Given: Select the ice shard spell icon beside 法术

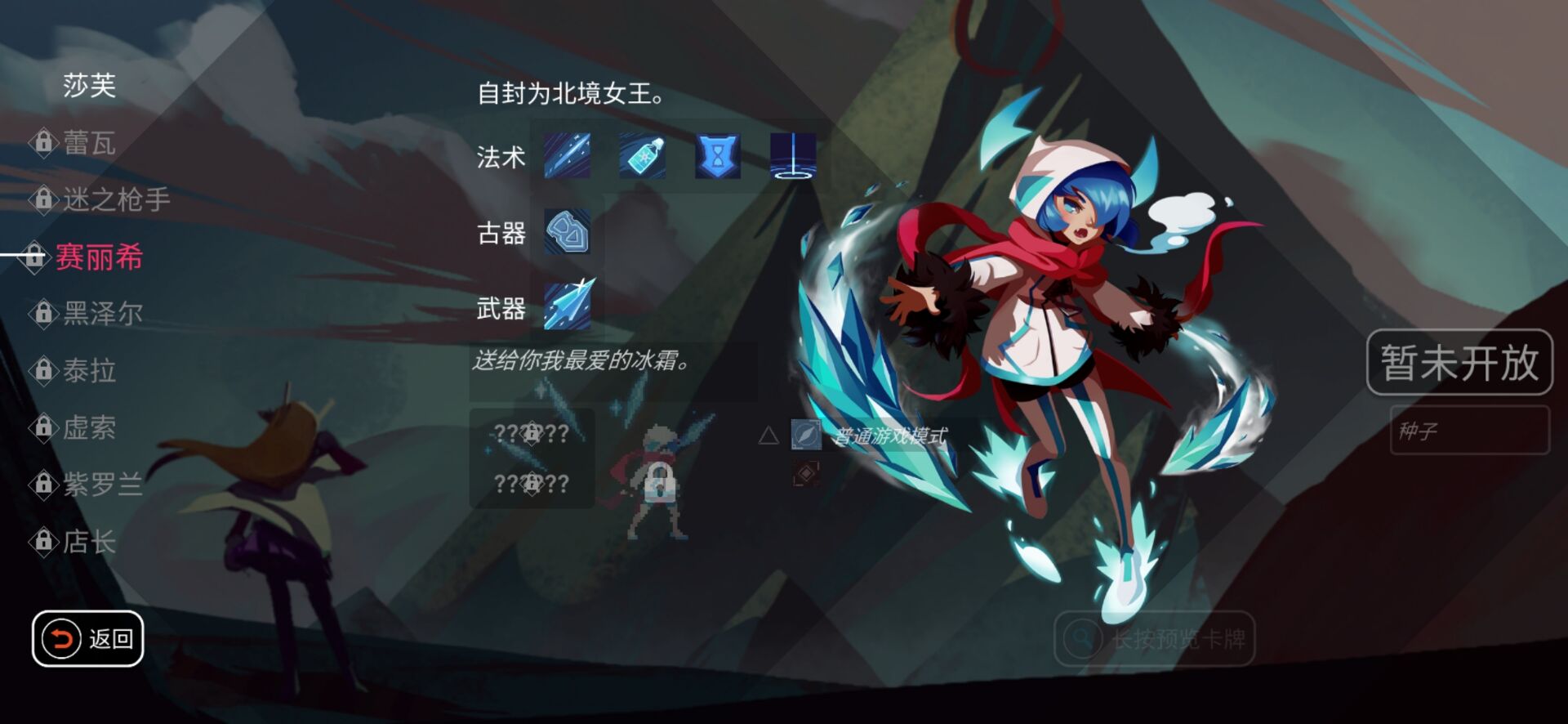Looking at the screenshot, I should pyautogui.click(x=567, y=157).
